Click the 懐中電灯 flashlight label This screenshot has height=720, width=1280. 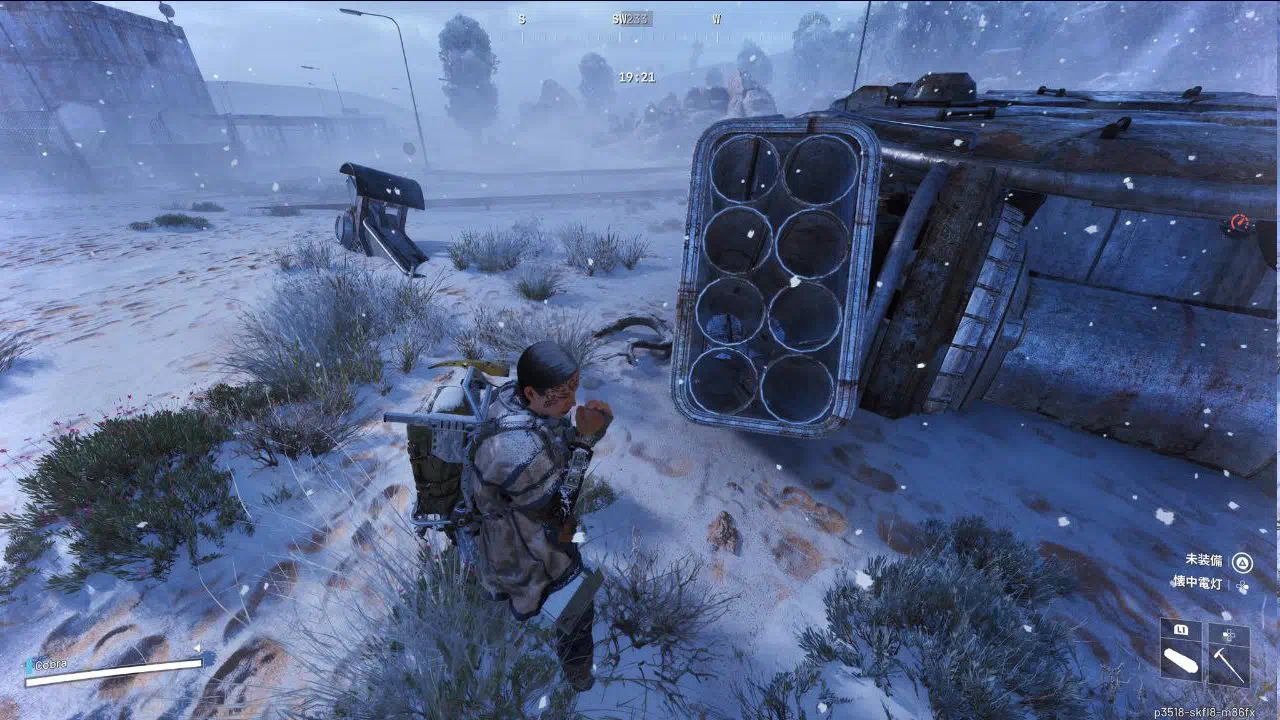(1198, 581)
